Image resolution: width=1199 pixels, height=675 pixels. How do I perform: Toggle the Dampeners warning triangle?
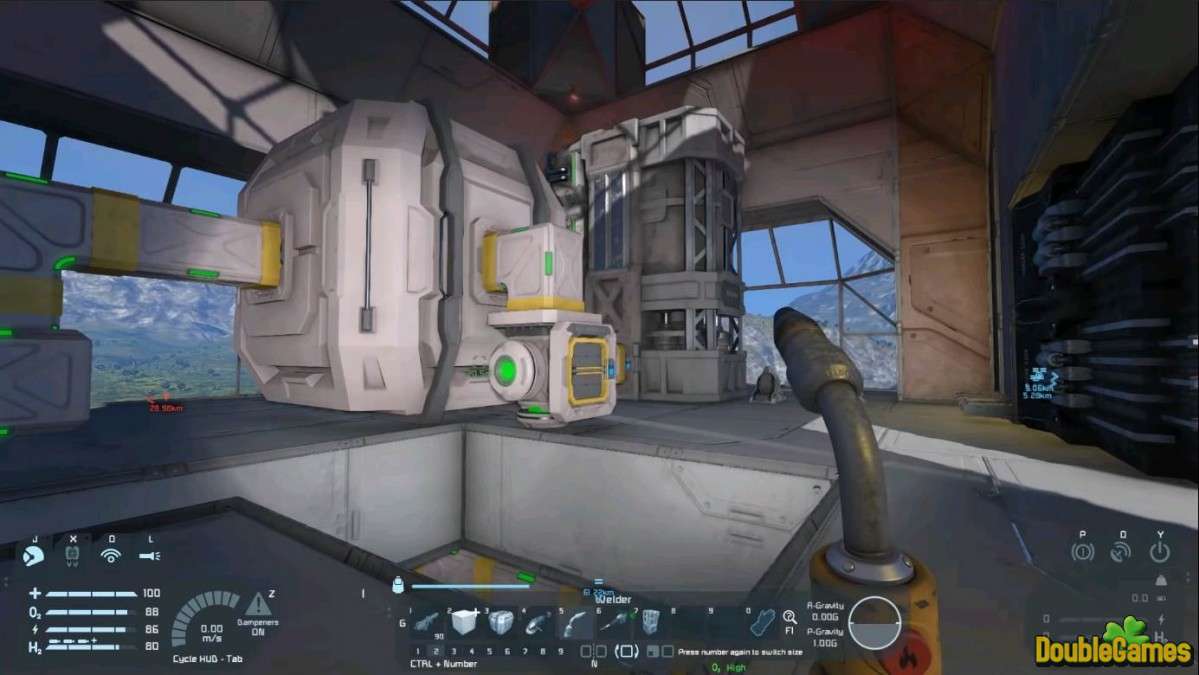(x=258, y=603)
